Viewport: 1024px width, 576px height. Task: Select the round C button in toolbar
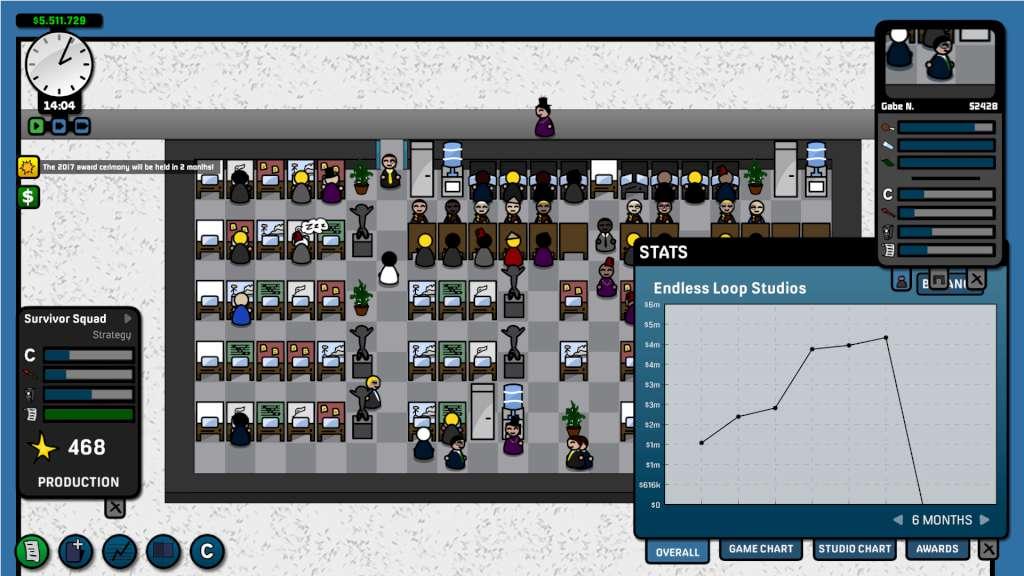pyautogui.click(x=208, y=551)
